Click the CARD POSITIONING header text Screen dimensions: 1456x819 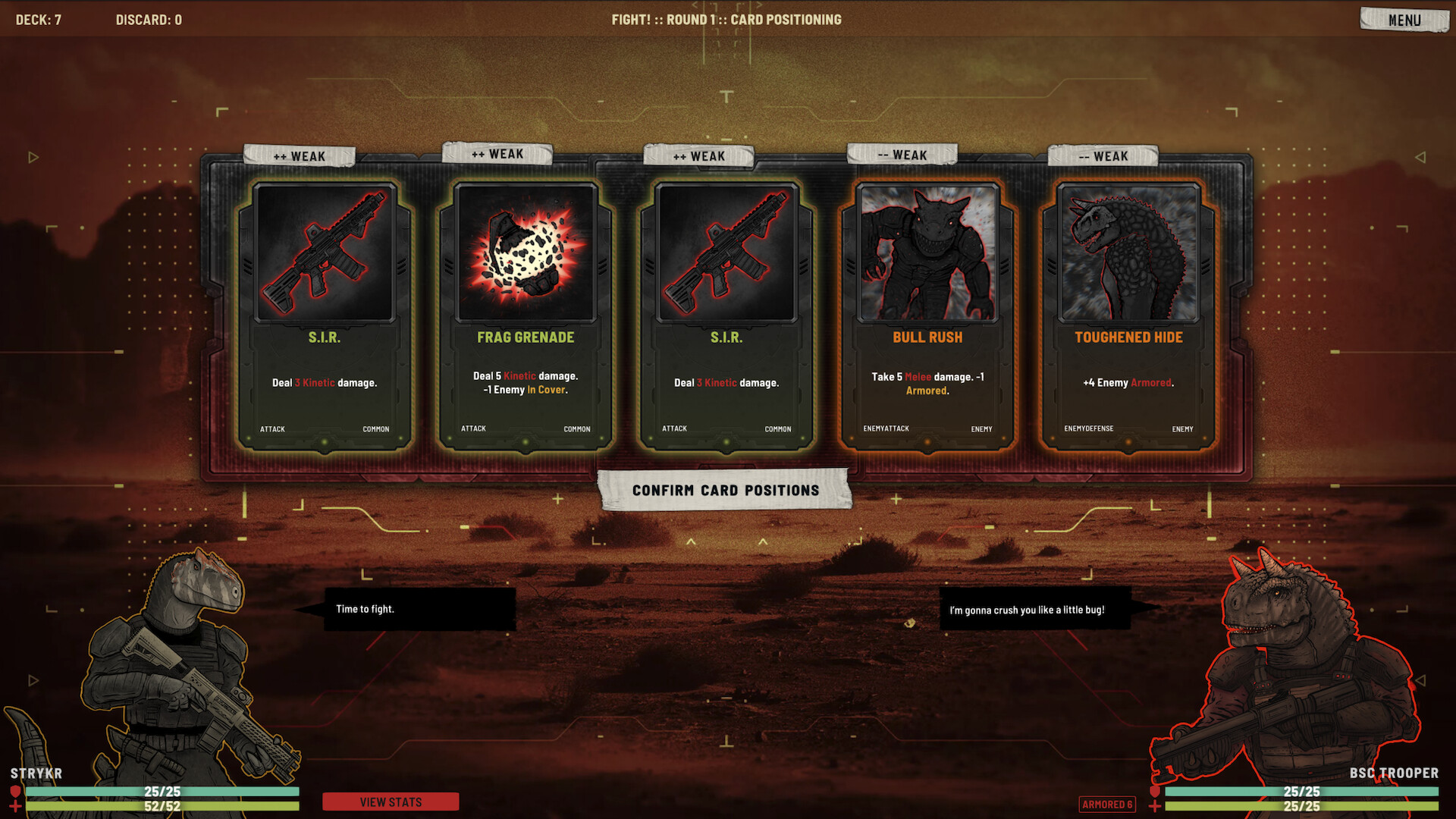pos(785,20)
